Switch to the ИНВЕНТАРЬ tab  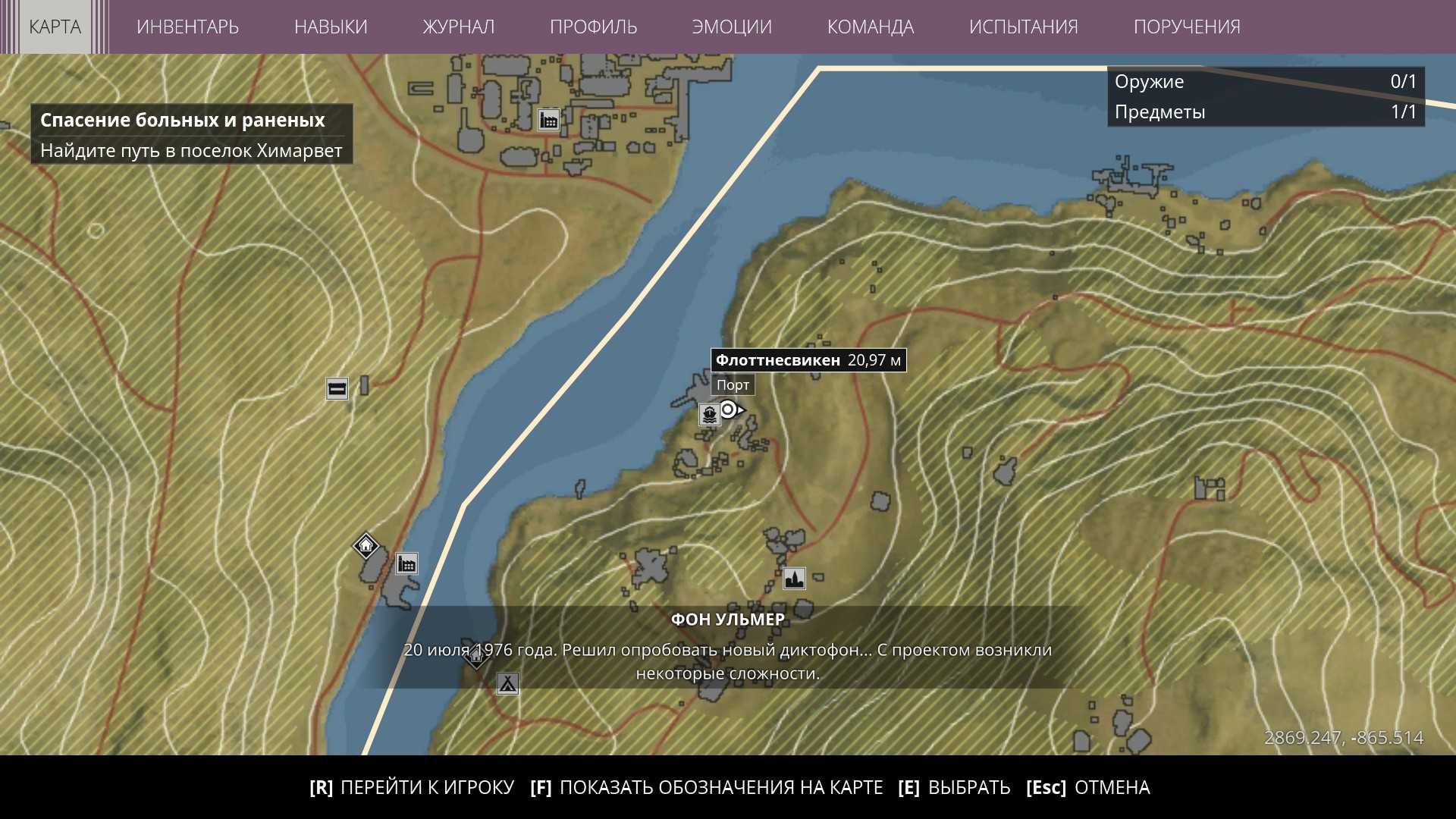click(x=187, y=27)
